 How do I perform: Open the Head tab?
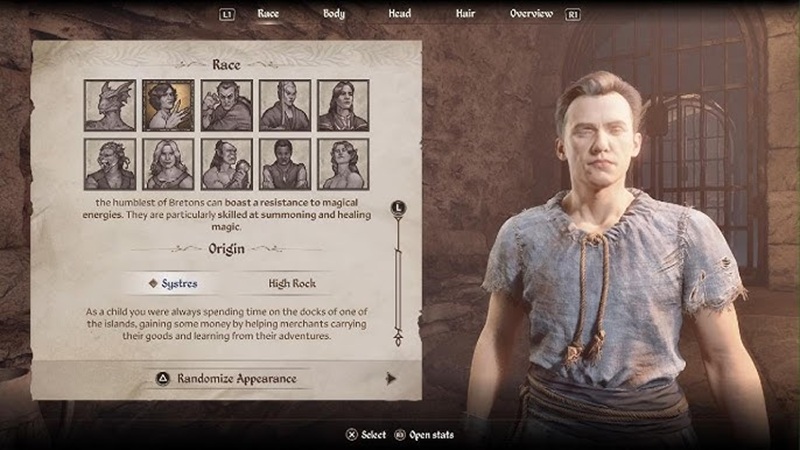(x=399, y=14)
